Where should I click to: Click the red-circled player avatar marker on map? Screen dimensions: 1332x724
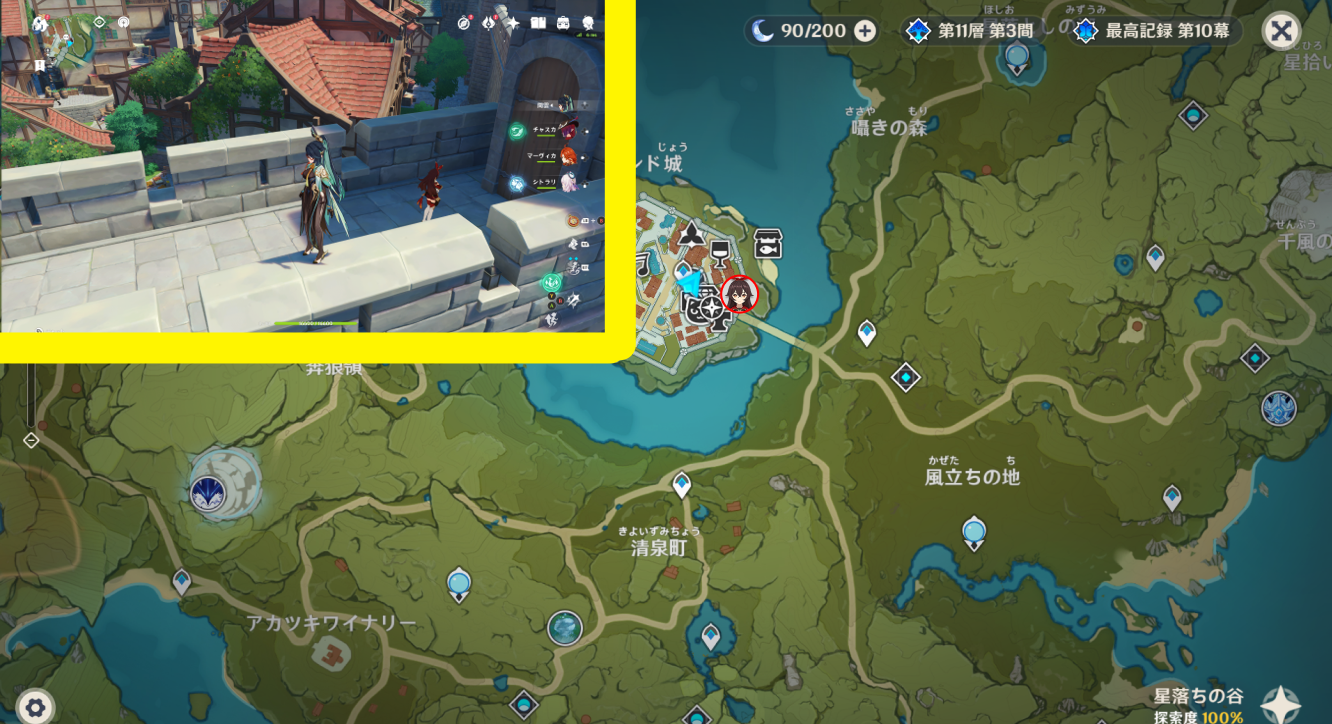coord(739,295)
